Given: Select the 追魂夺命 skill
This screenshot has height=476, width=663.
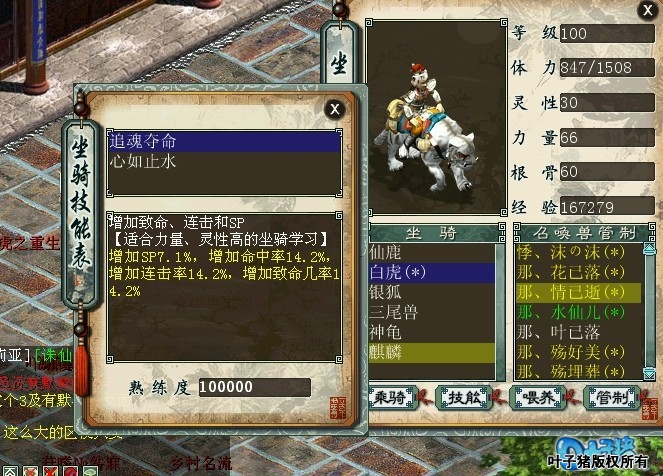Looking at the screenshot, I should [224, 142].
